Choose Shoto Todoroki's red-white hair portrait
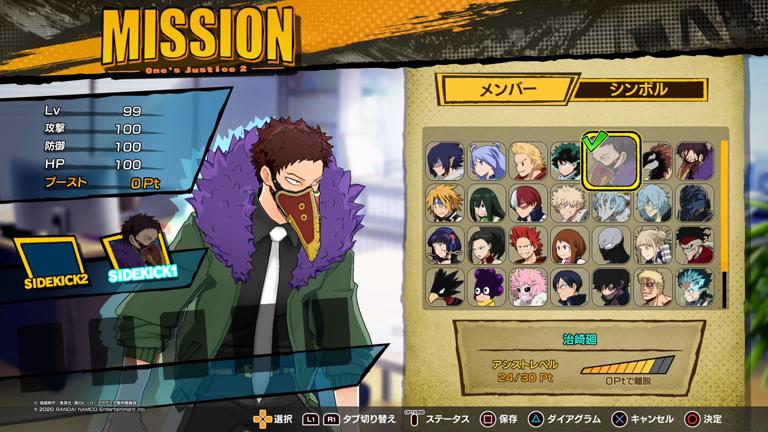The height and width of the screenshot is (432, 768). (x=529, y=203)
